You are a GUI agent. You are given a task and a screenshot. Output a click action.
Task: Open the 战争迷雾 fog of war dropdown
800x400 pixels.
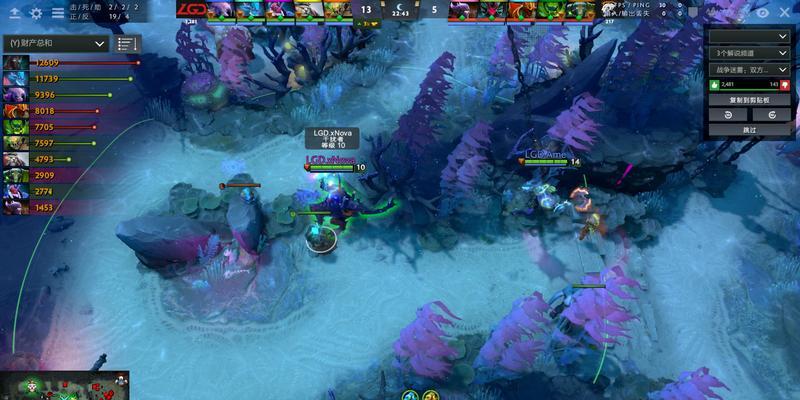tap(750, 68)
